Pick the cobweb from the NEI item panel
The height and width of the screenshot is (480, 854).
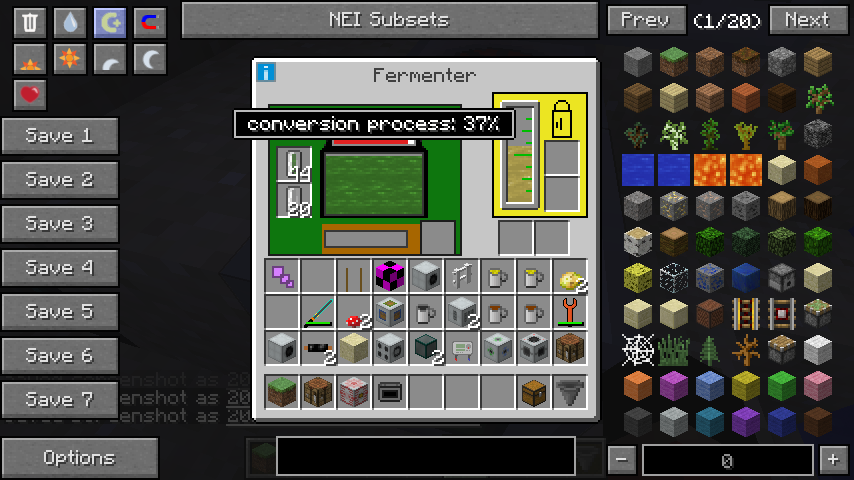point(638,350)
